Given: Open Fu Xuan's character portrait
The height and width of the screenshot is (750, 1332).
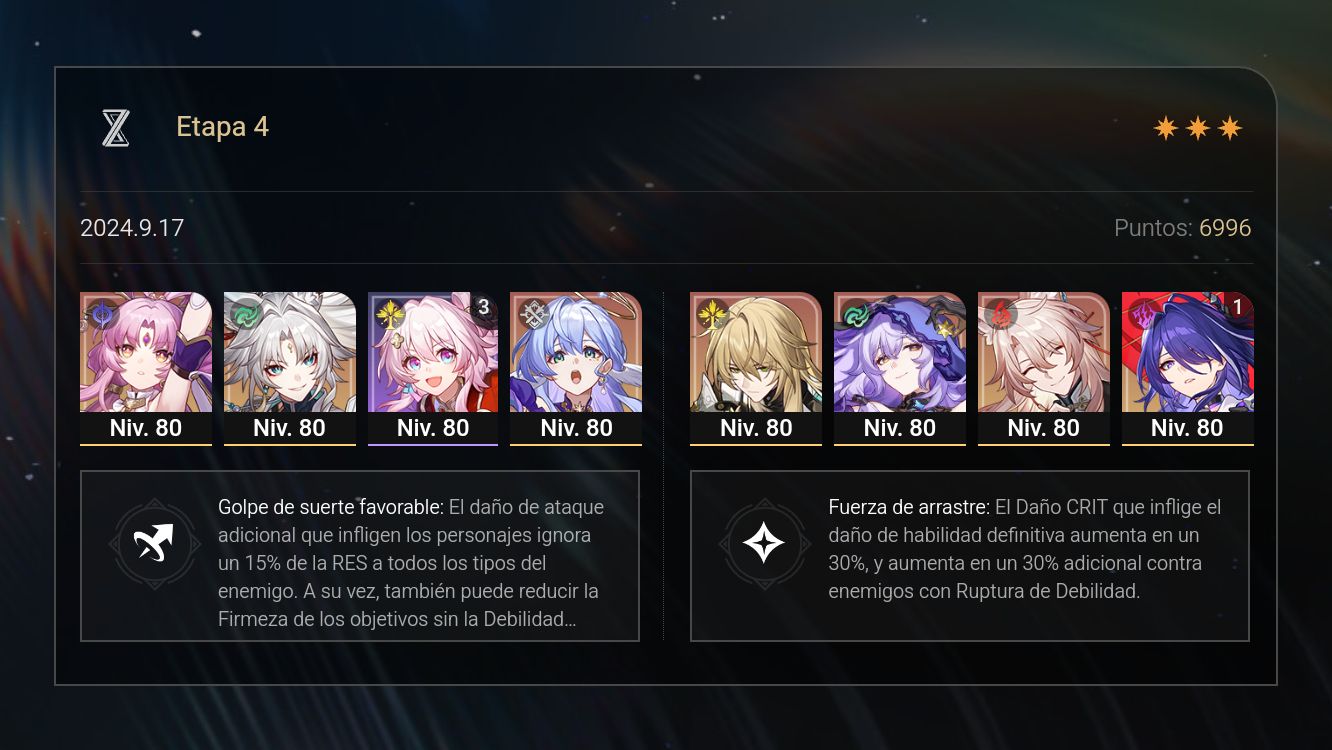Looking at the screenshot, I should [146, 355].
